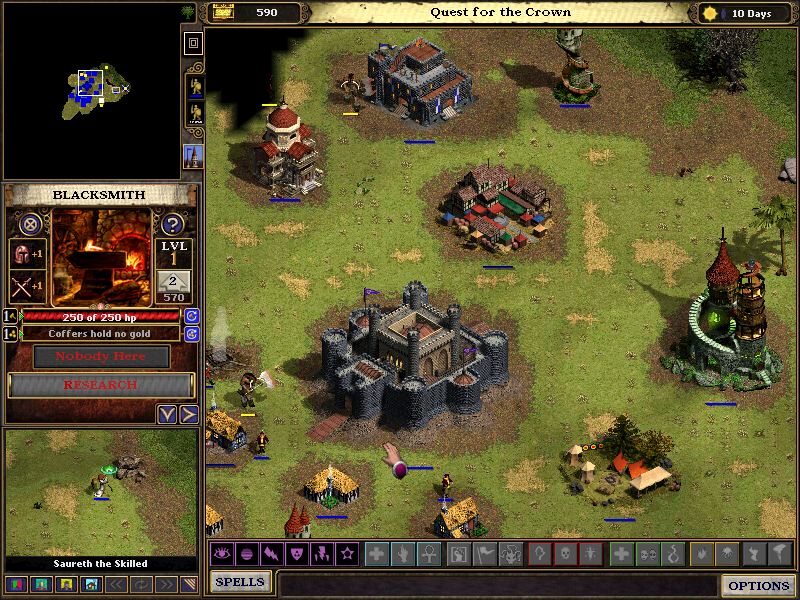
Task: Click the gold button beside the coffers bar
Action: click(191, 333)
